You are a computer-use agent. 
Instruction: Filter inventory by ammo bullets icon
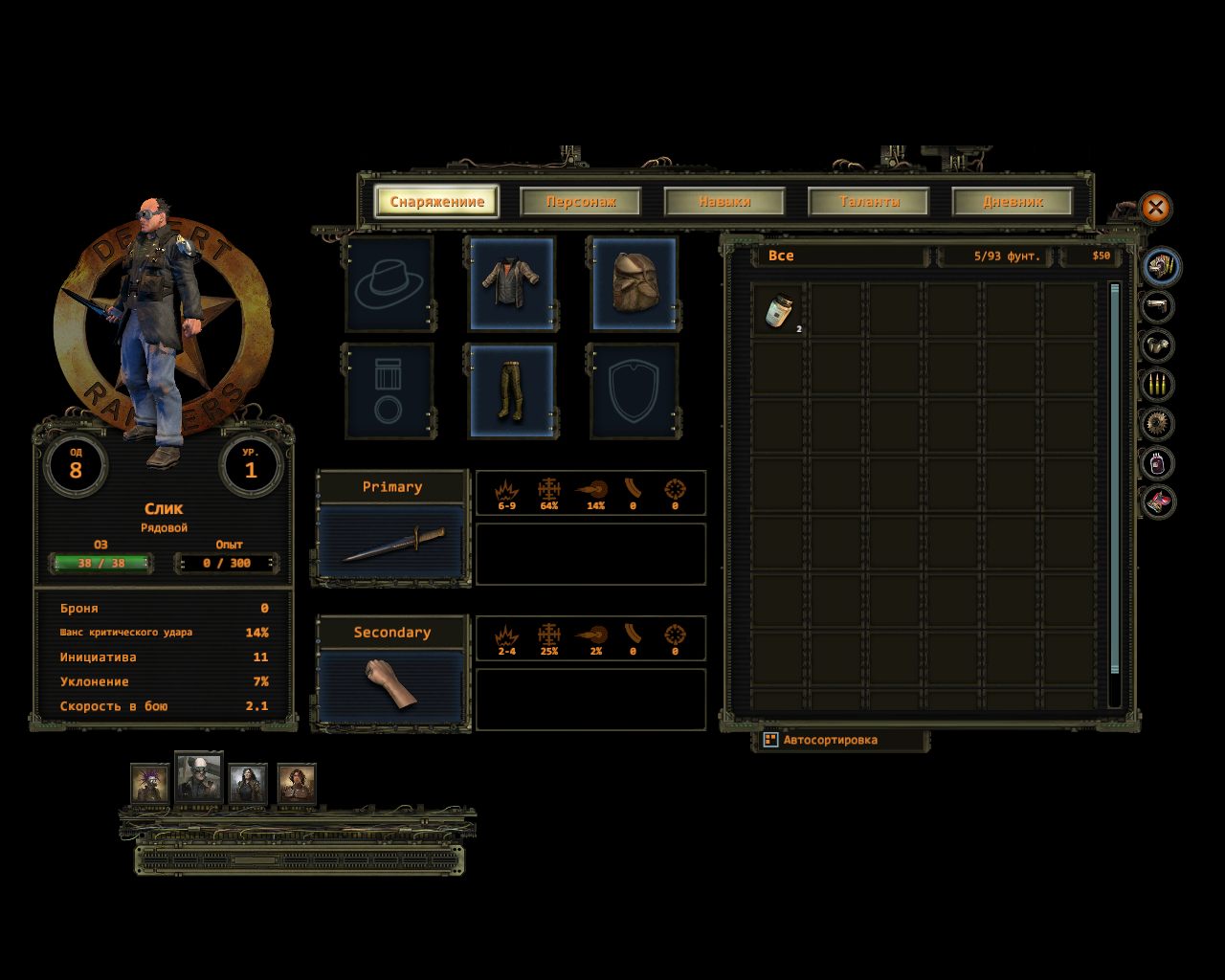[1158, 385]
